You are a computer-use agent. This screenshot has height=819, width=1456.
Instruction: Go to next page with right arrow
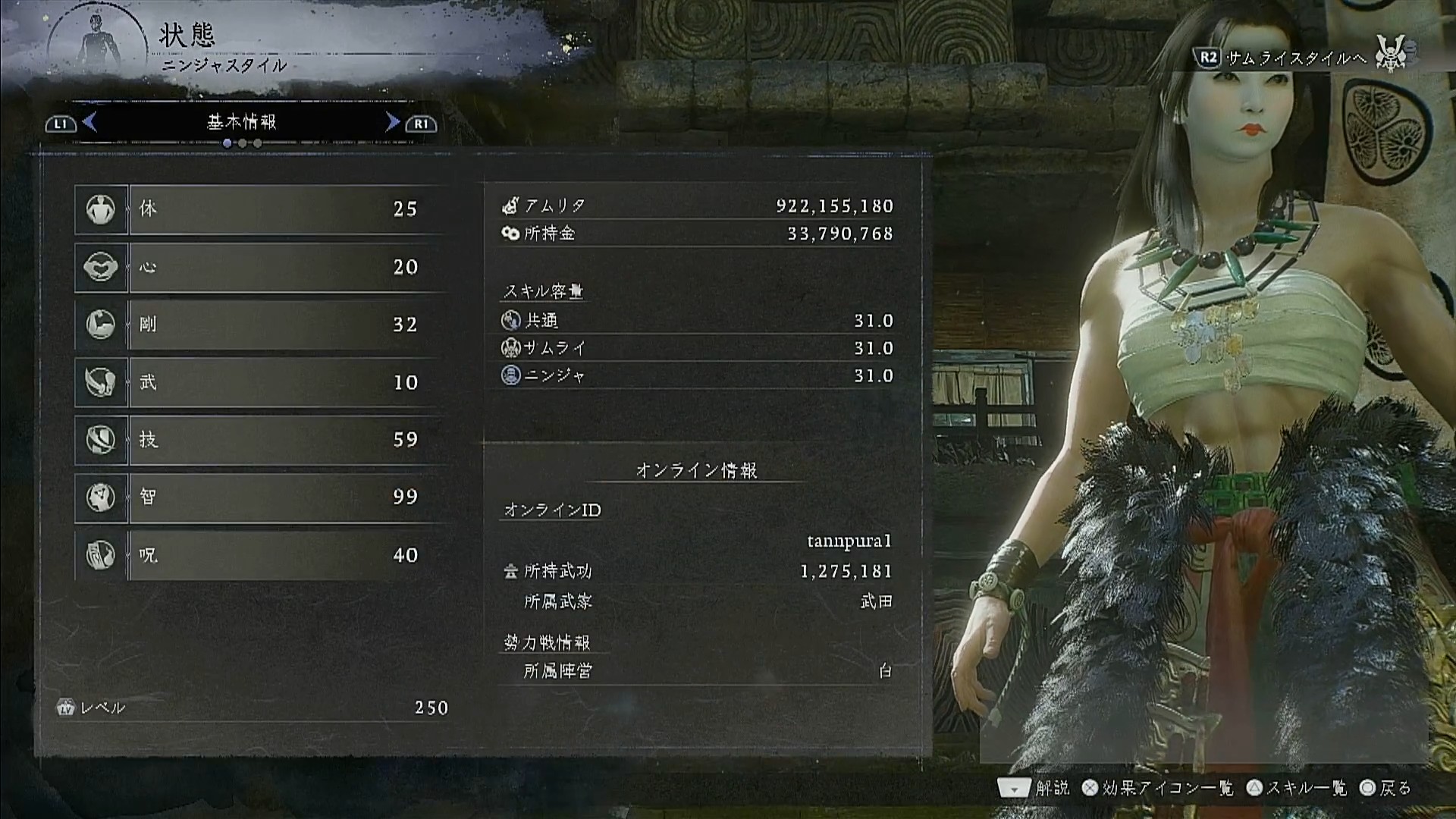(x=392, y=122)
